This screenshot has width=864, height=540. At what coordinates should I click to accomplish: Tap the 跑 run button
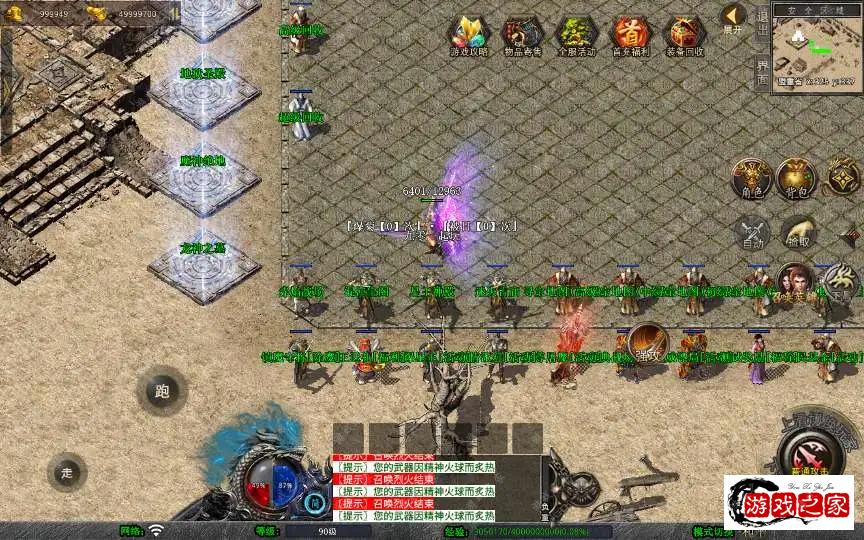coord(162,391)
